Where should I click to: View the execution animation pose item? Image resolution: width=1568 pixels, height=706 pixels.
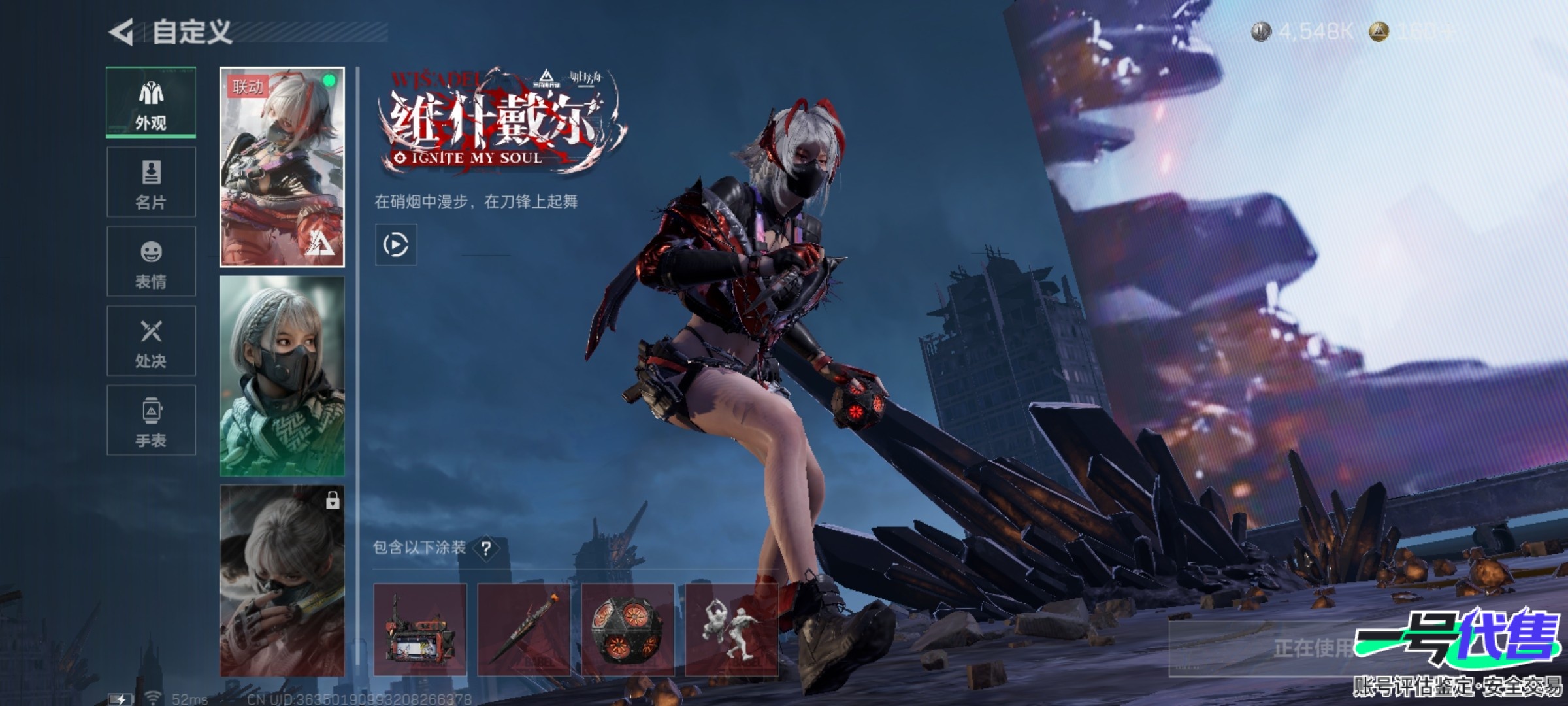[x=732, y=630]
